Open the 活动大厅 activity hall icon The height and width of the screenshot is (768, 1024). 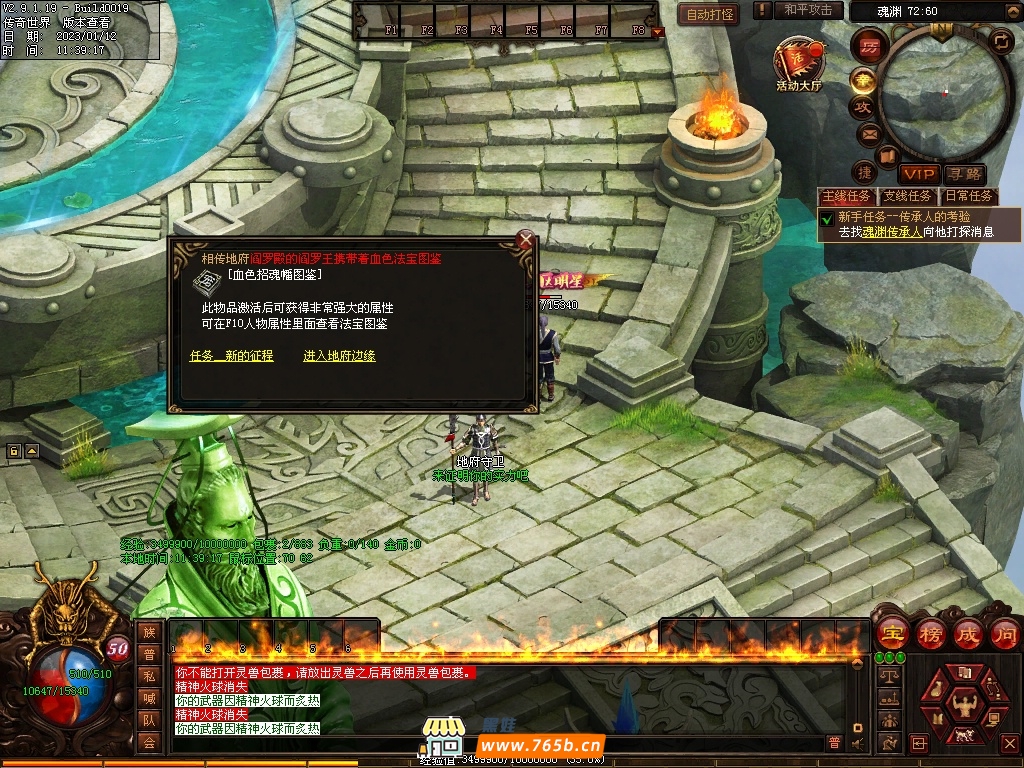pyautogui.click(x=798, y=62)
